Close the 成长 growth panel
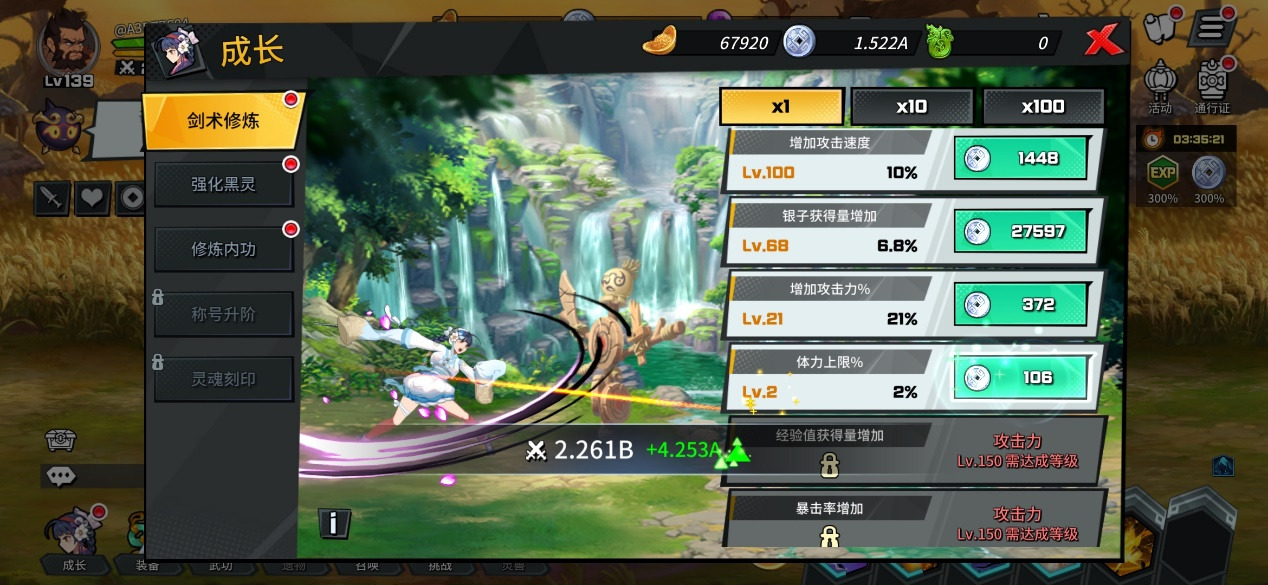 click(x=1102, y=42)
